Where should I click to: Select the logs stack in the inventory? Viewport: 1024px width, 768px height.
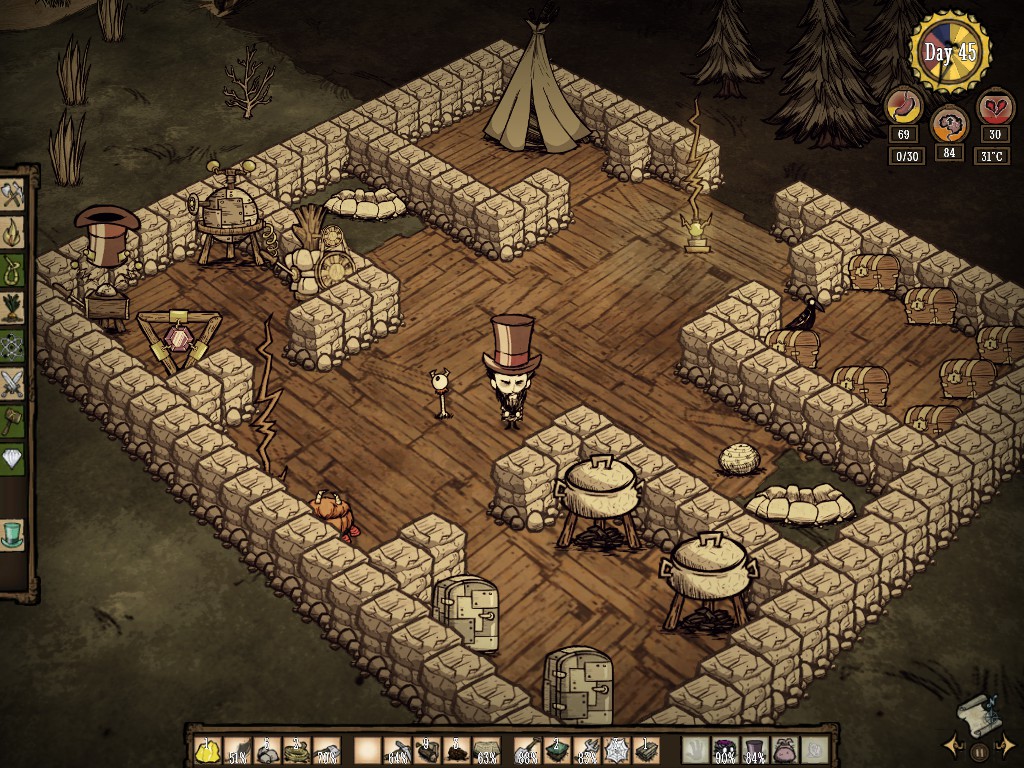pos(426,750)
